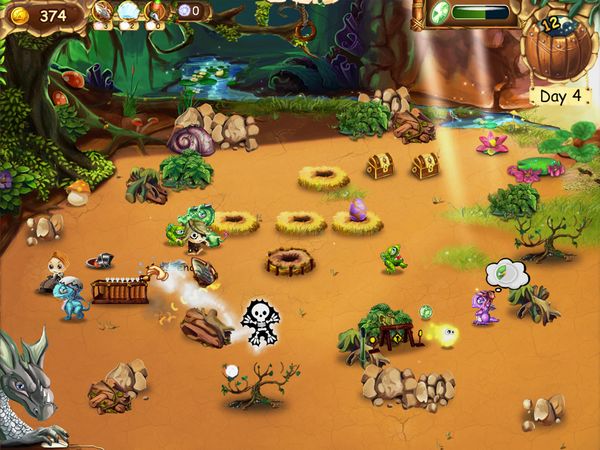The width and height of the screenshot is (600, 450).
Task: Click the green gem icon beside the bar
Action: 439,13
